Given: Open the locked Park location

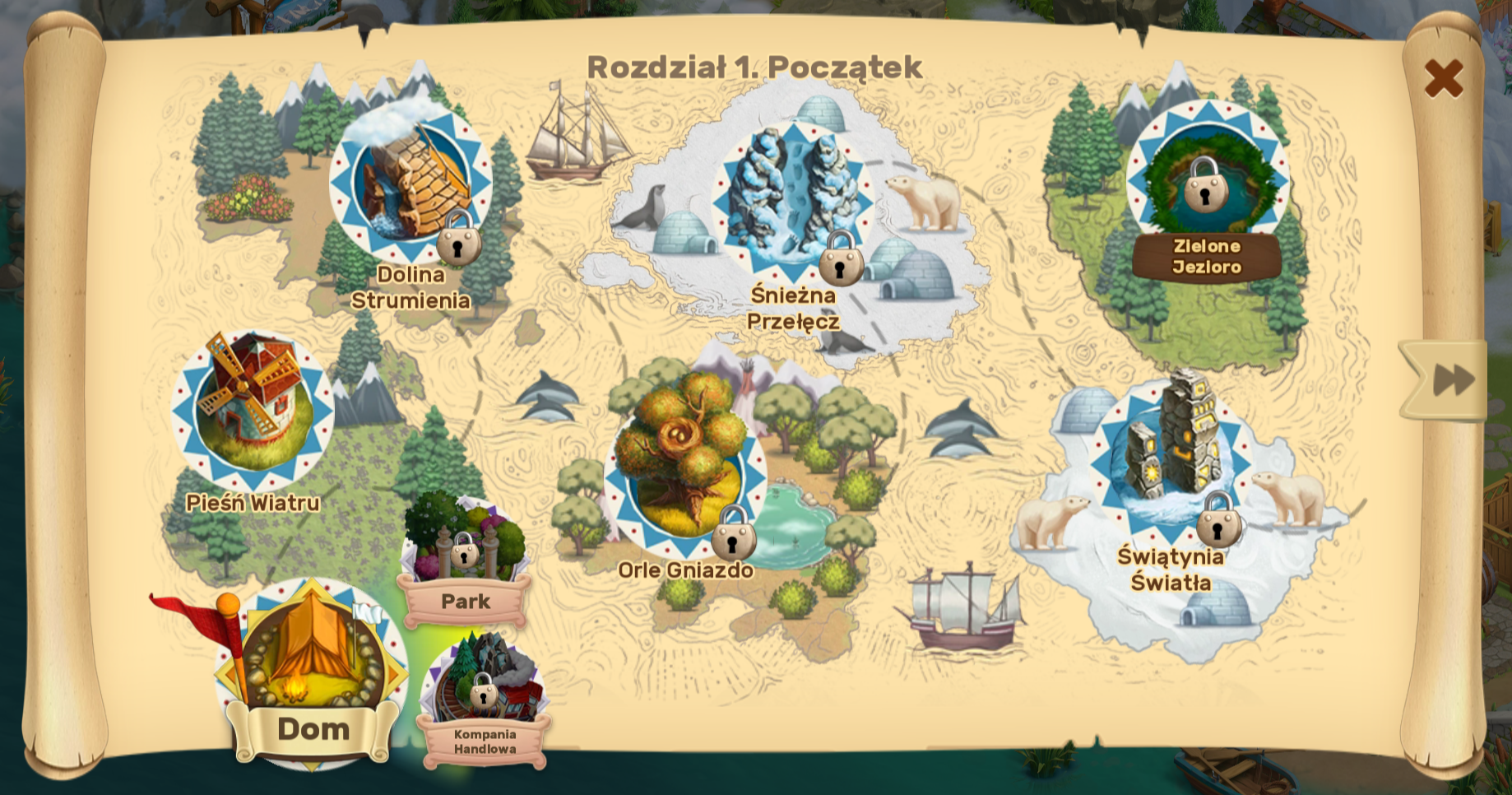Looking at the screenshot, I should [x=466, y=544].
